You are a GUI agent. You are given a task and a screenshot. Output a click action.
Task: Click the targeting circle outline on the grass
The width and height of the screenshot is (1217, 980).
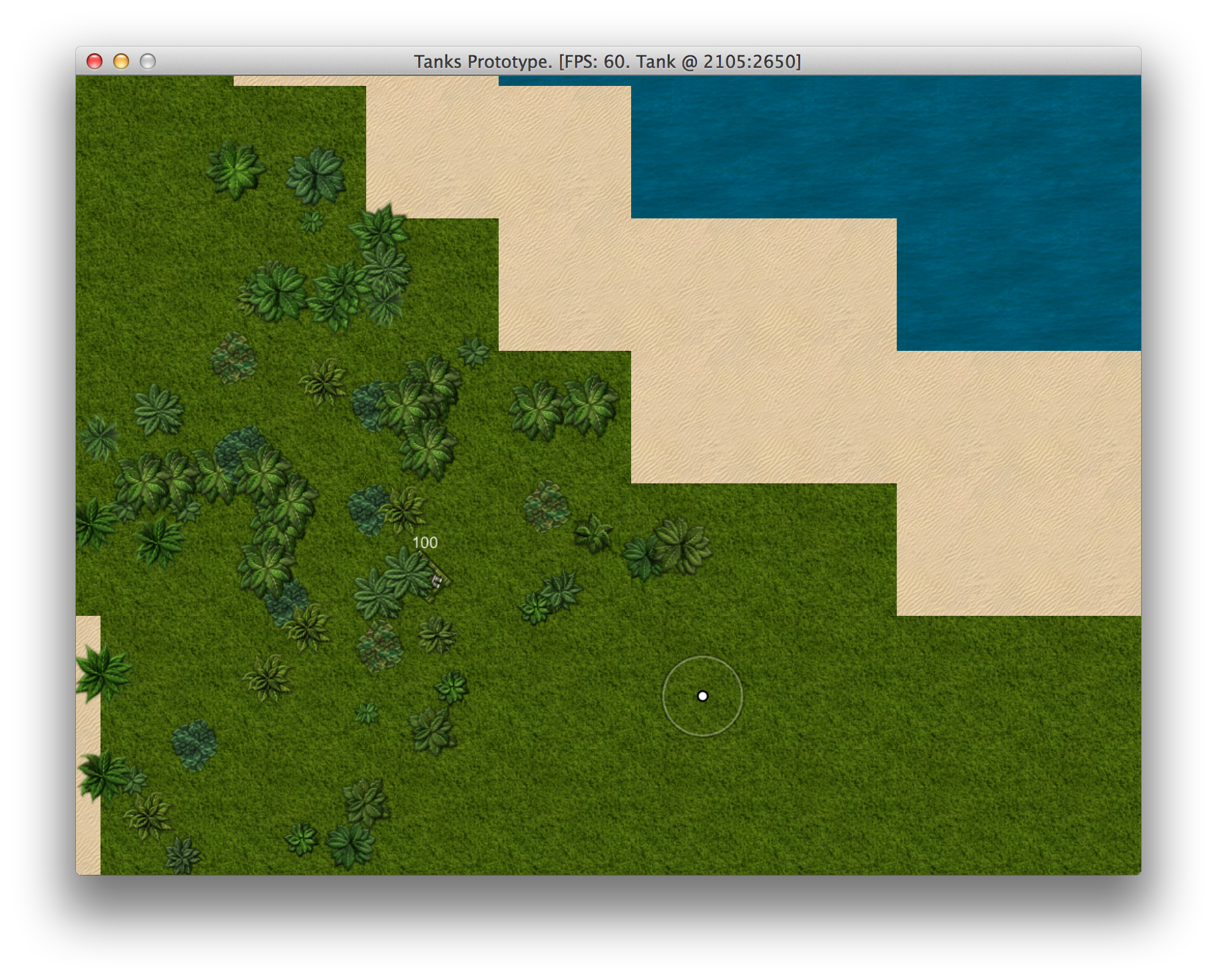(704, 658)
